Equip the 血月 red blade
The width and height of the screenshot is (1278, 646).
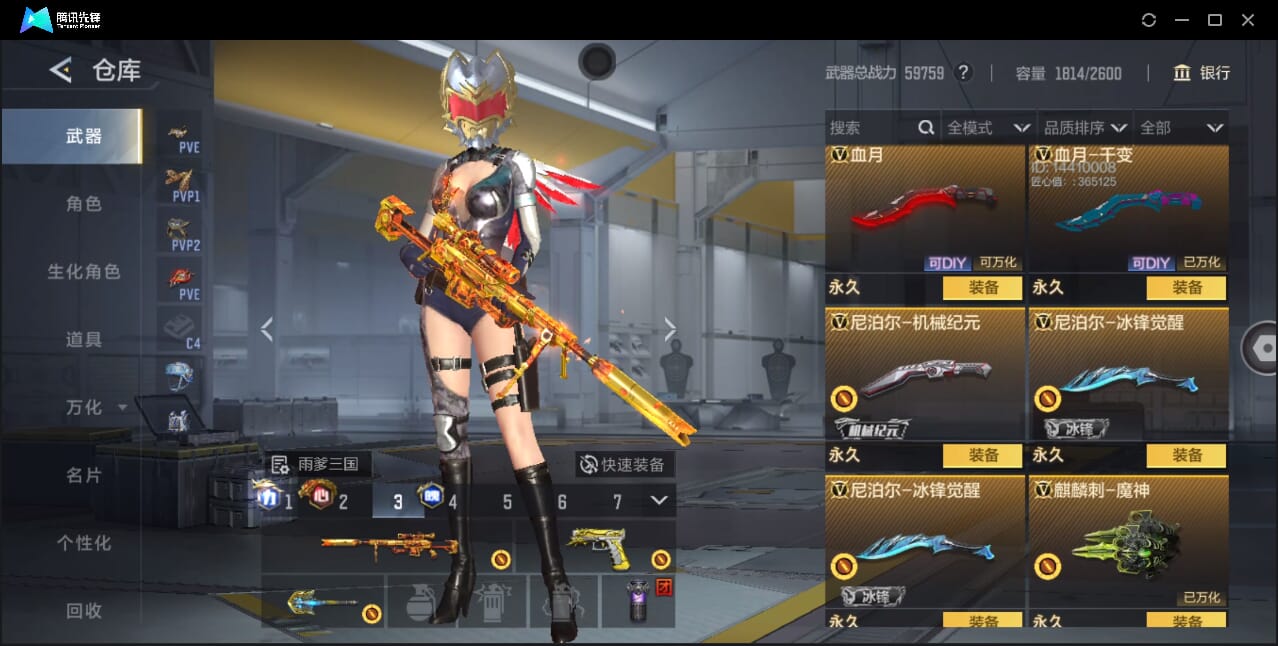tap(982, 288)
